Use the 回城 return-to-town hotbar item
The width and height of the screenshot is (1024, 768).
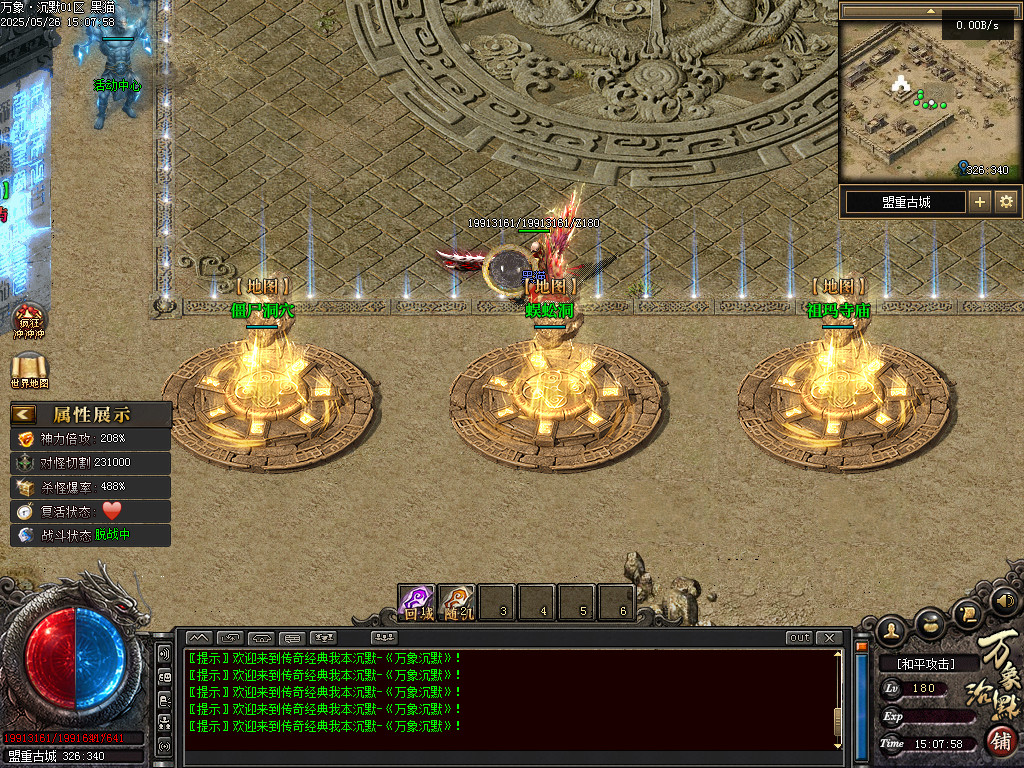(x=418, y=602)
